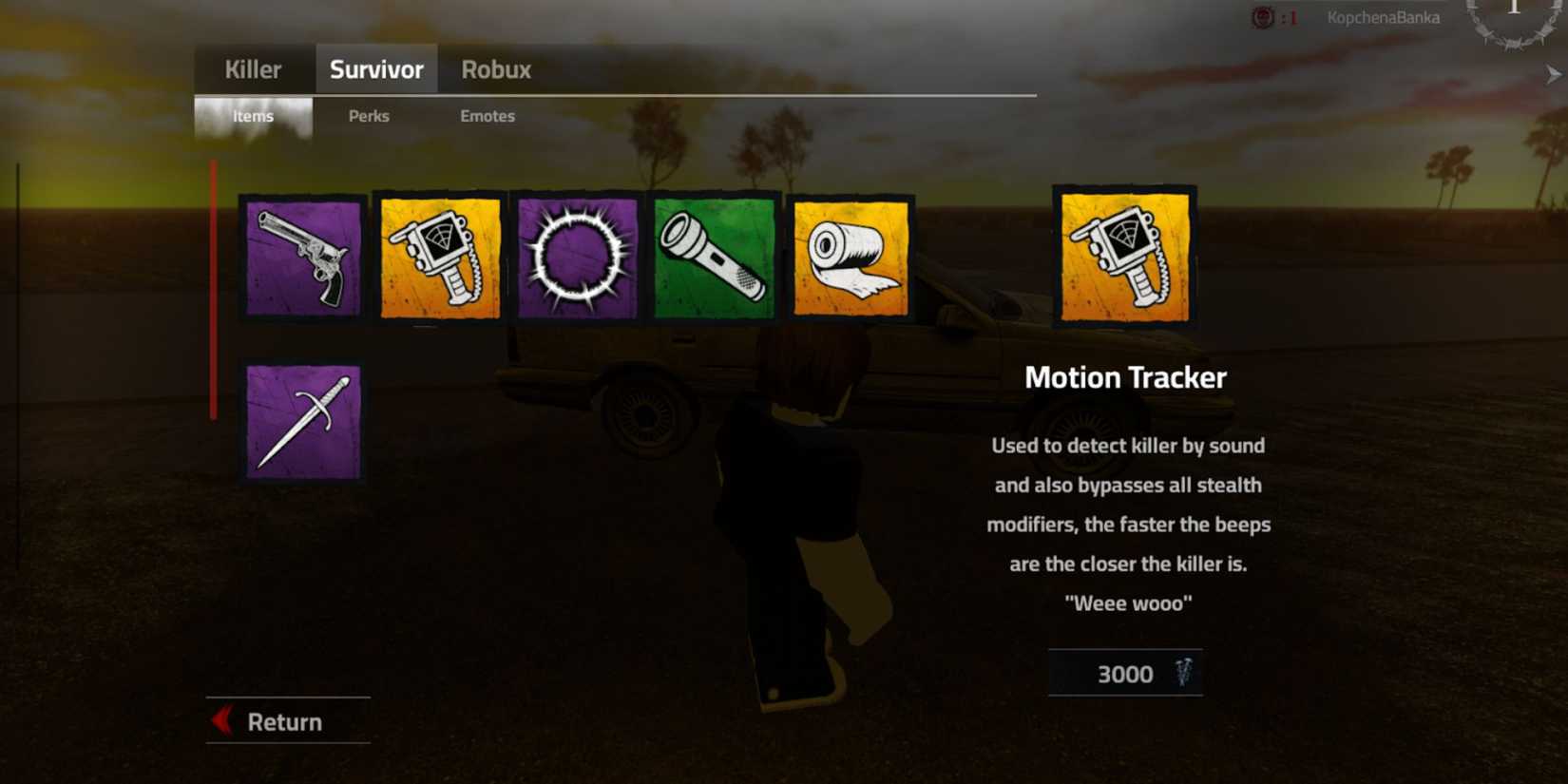Click the red currency emblem beside the count

[x=1264, y=16]
